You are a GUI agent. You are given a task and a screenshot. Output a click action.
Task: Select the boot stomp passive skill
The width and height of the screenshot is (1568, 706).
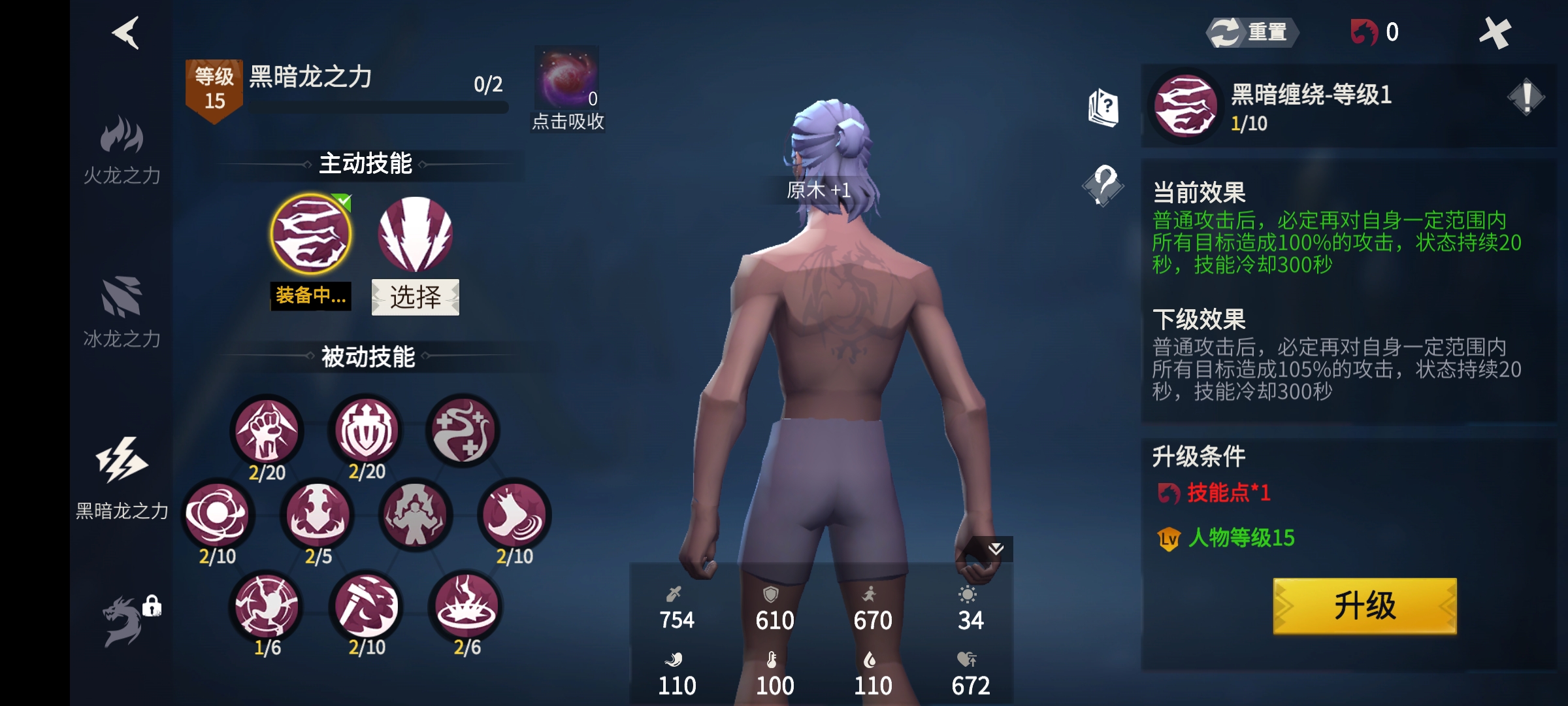click(x=514, y=516)
